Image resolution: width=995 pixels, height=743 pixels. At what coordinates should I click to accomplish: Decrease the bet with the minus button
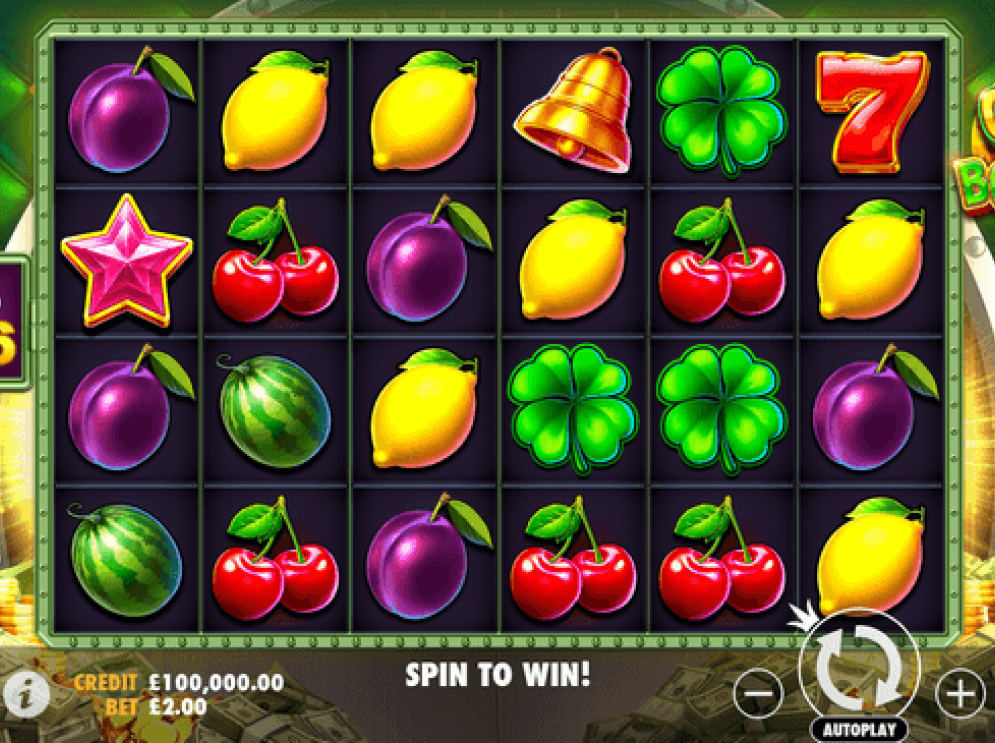(x=759, y=692)
